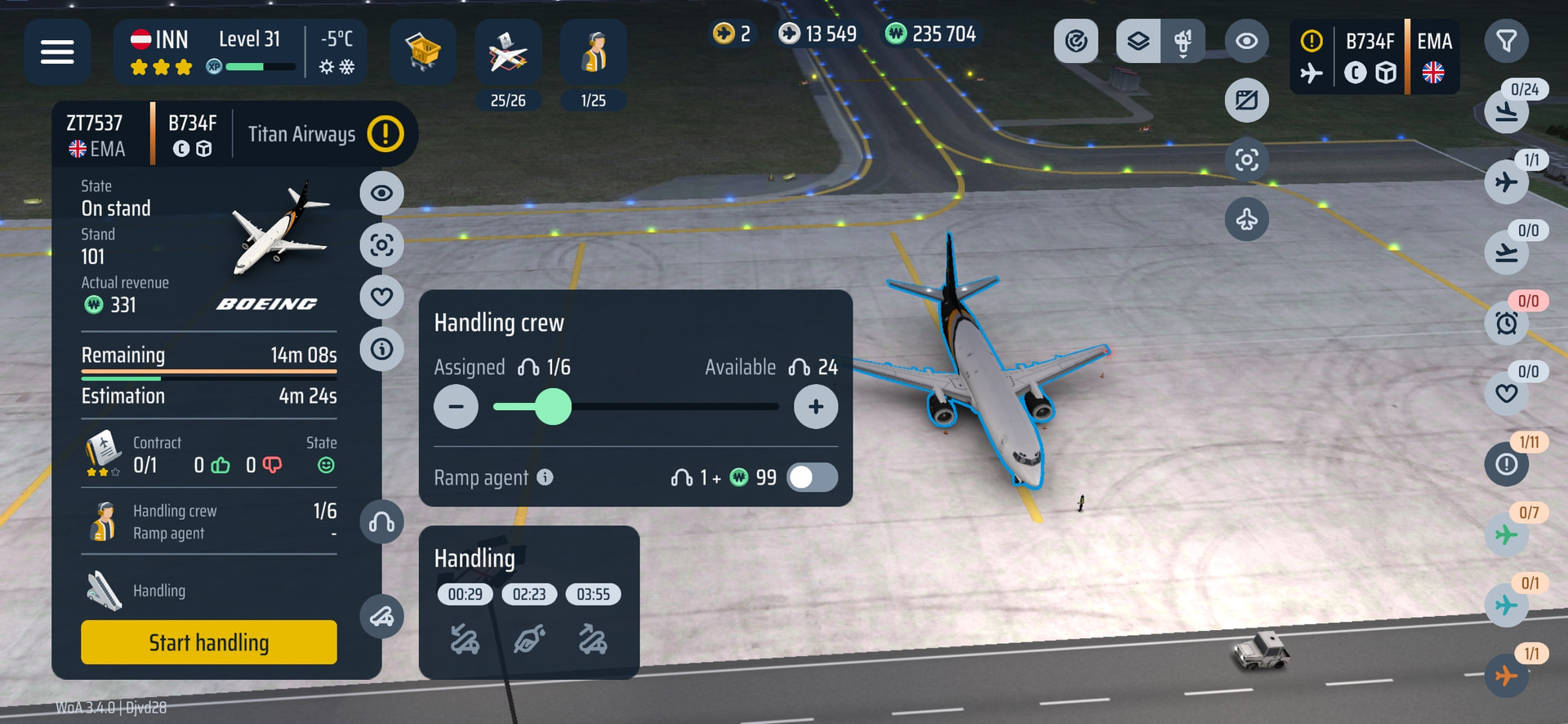The image size is (1568, 724).
Task: Open the alarm clock list button
Action: pos(1507,324)
